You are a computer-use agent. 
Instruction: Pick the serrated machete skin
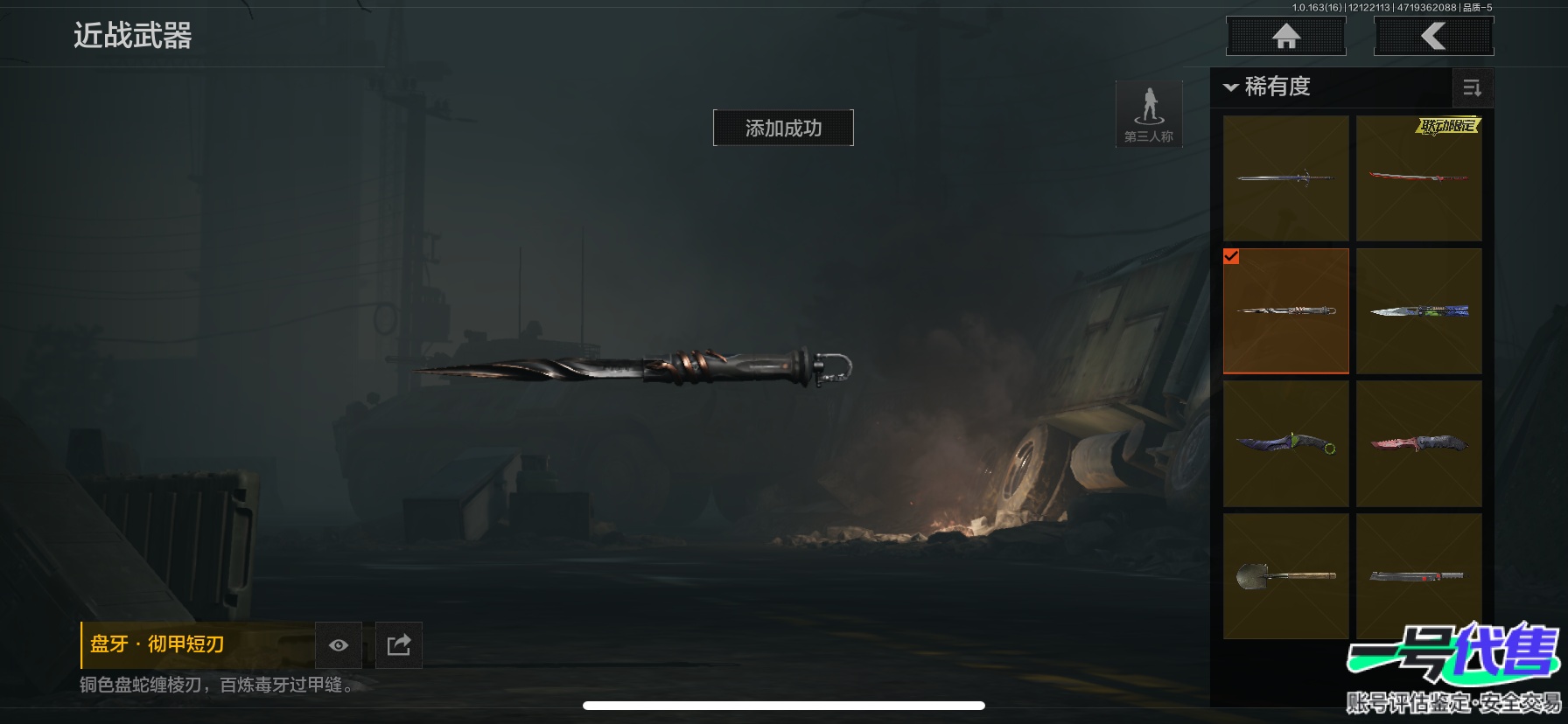[1418, 576]
